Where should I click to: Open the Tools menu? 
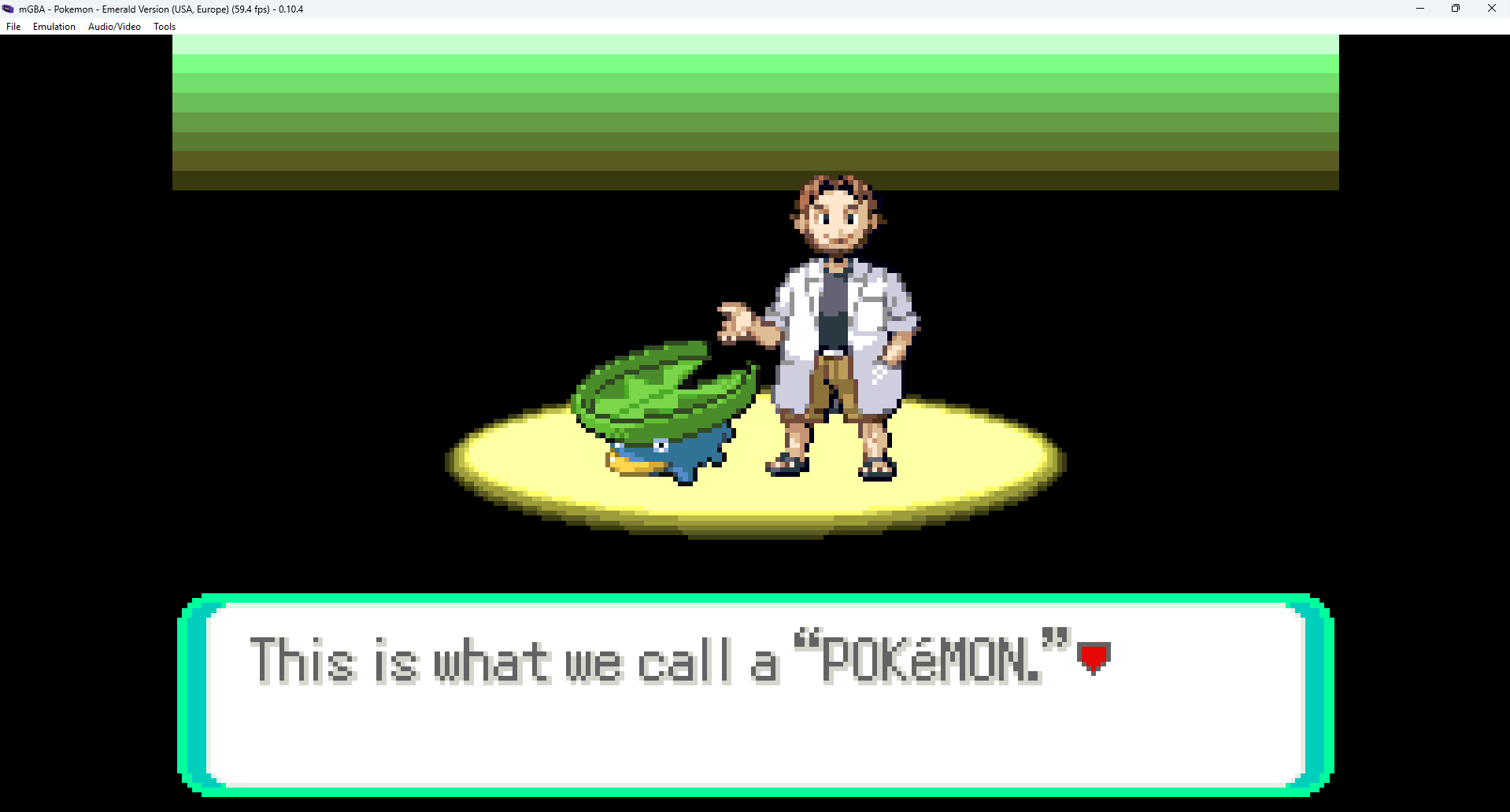(163, 26)
